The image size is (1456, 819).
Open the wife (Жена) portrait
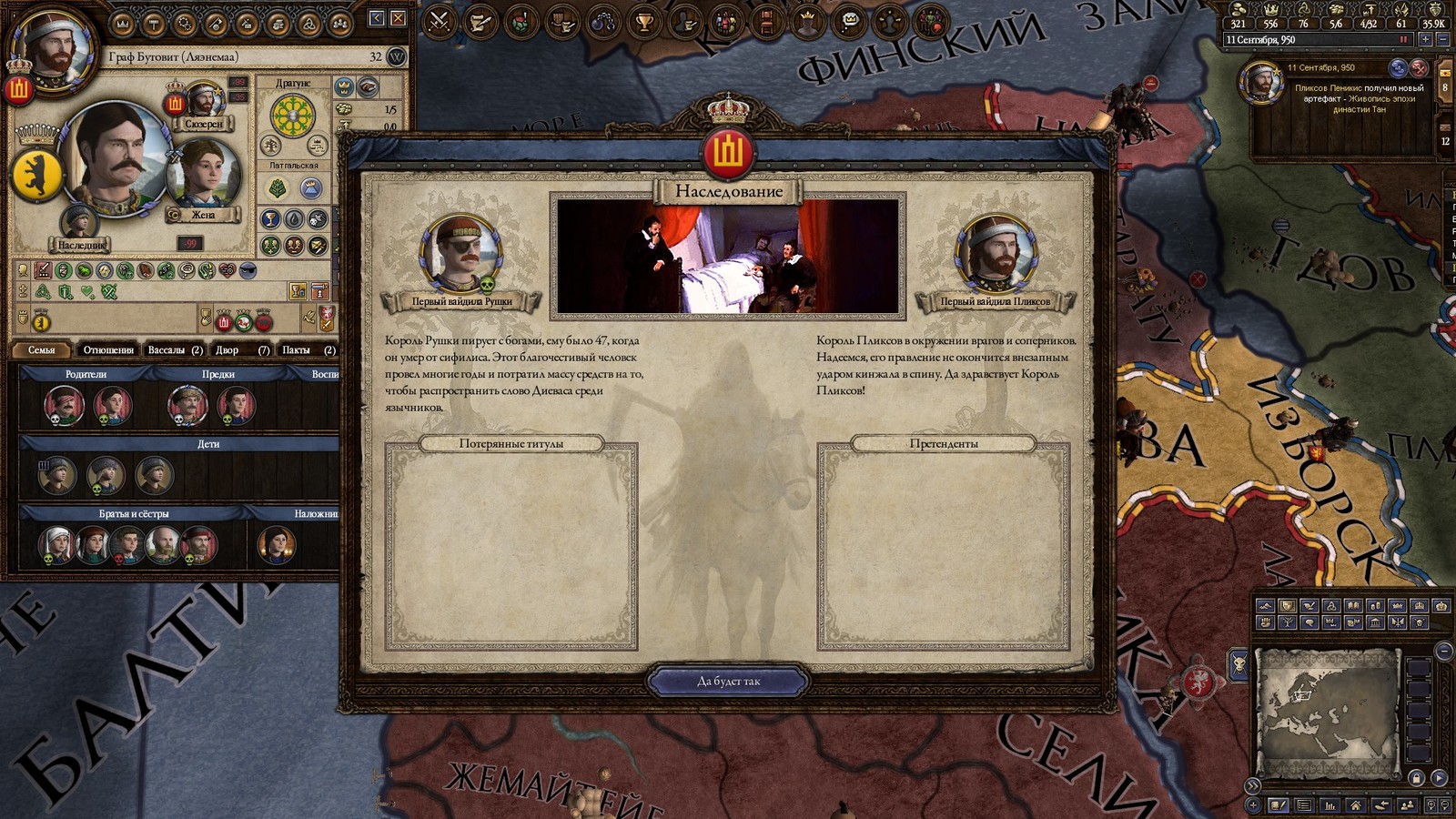(x=203, y=175)
